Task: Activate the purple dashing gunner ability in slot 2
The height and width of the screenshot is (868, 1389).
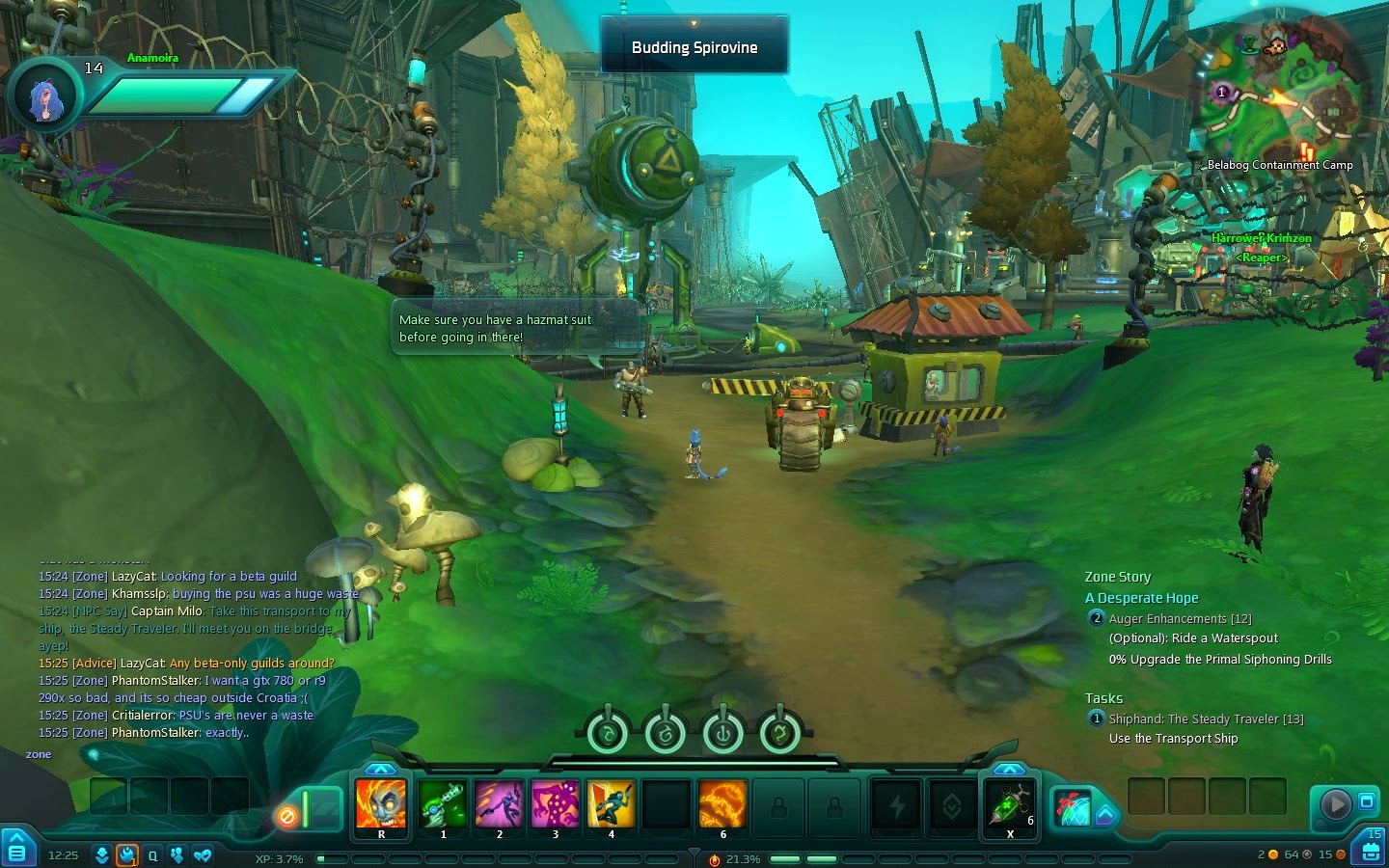Action: click(500, 804)
